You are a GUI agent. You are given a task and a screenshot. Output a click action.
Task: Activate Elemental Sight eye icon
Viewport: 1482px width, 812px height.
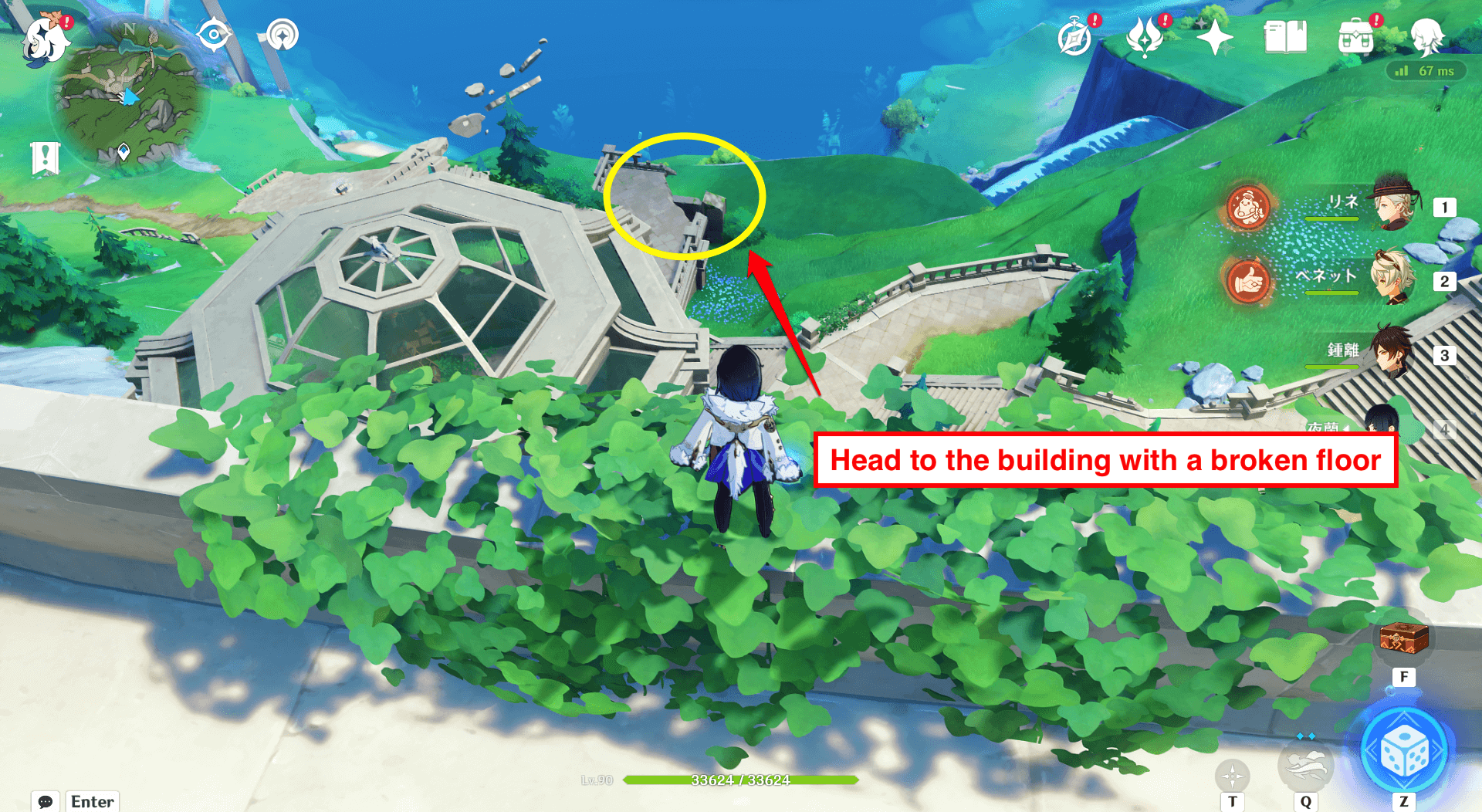pyautogui.click(x=213, y=34)
